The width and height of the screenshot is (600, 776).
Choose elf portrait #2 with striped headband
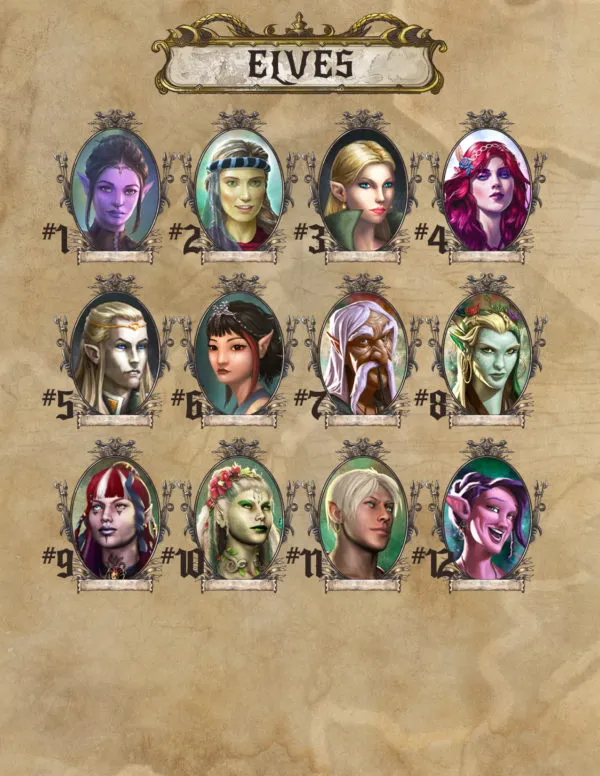pyautogui.click(x=240, y=191)
